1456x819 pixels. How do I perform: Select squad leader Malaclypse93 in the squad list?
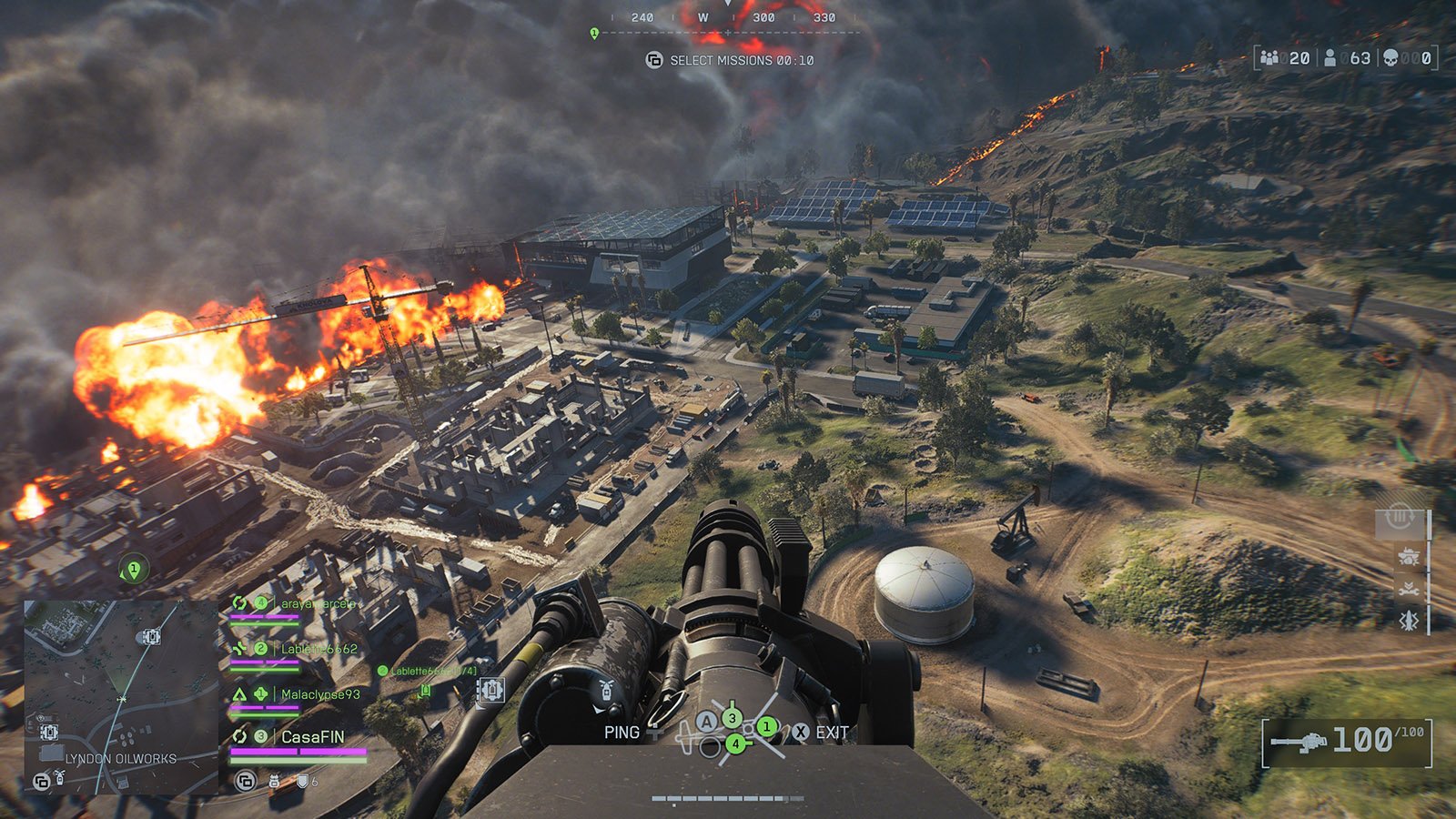click(319, 694)
